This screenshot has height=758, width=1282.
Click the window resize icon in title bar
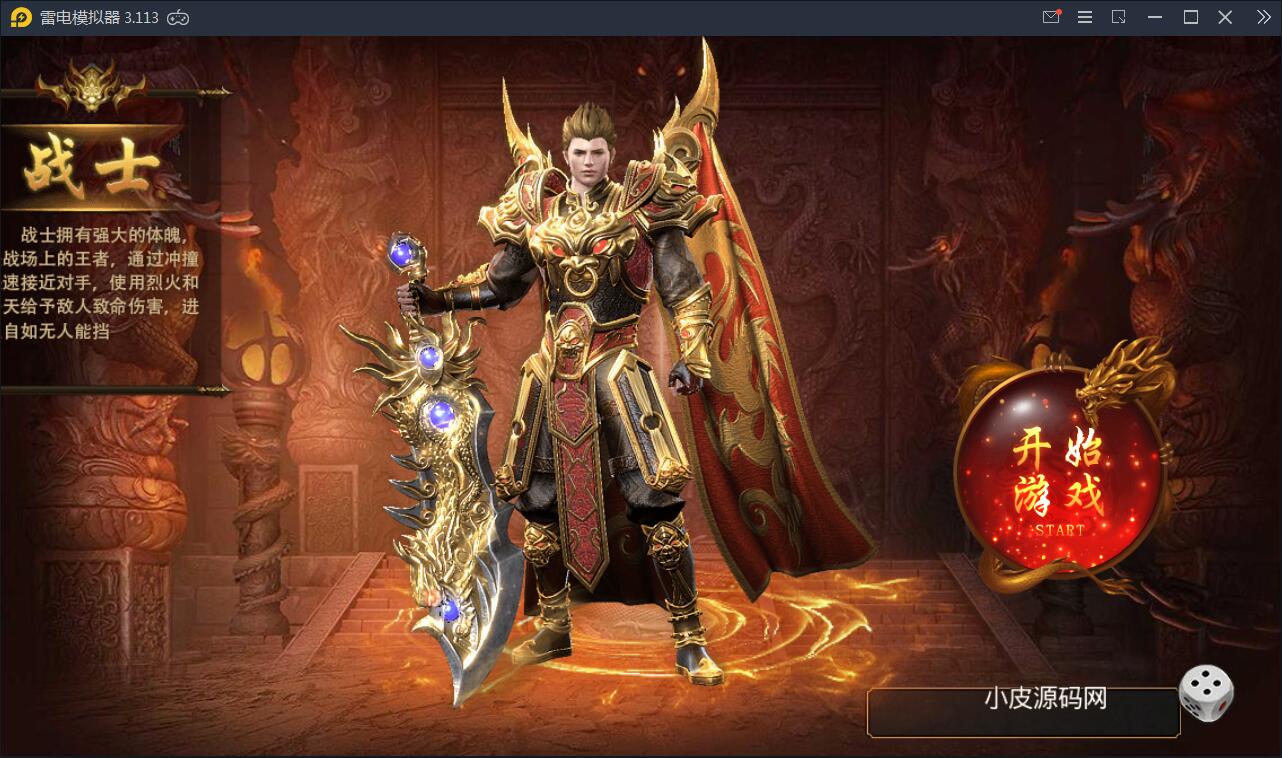1119,17
